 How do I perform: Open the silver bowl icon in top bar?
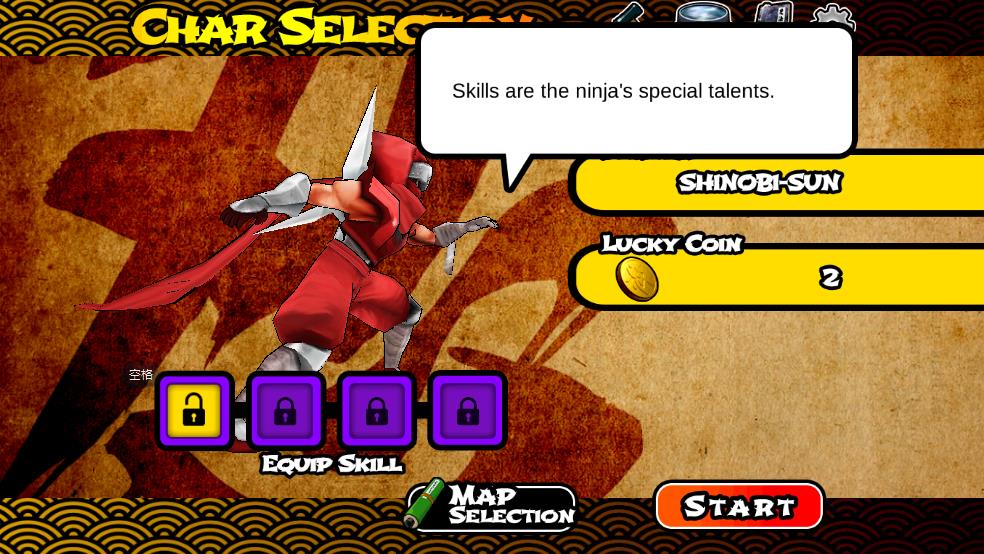[702, 14]
